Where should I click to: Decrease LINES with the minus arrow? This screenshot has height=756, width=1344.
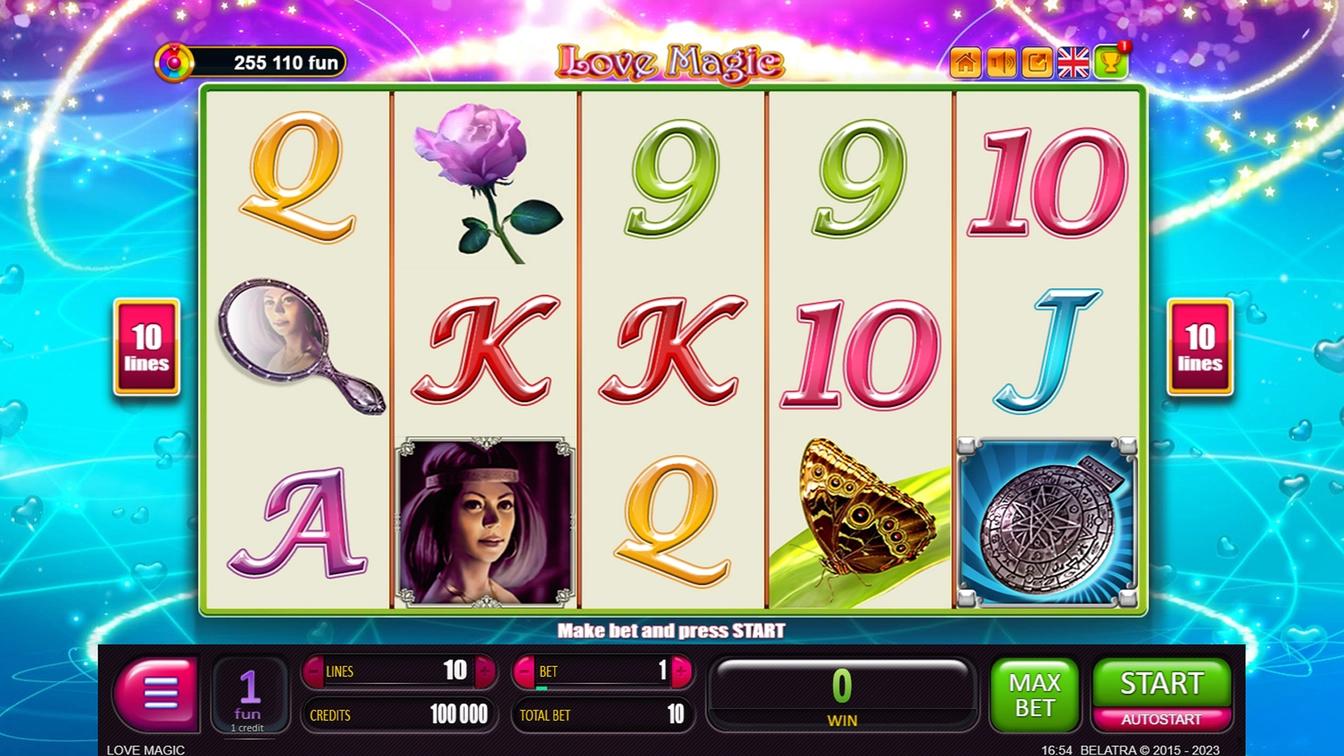tap(316, 670)
